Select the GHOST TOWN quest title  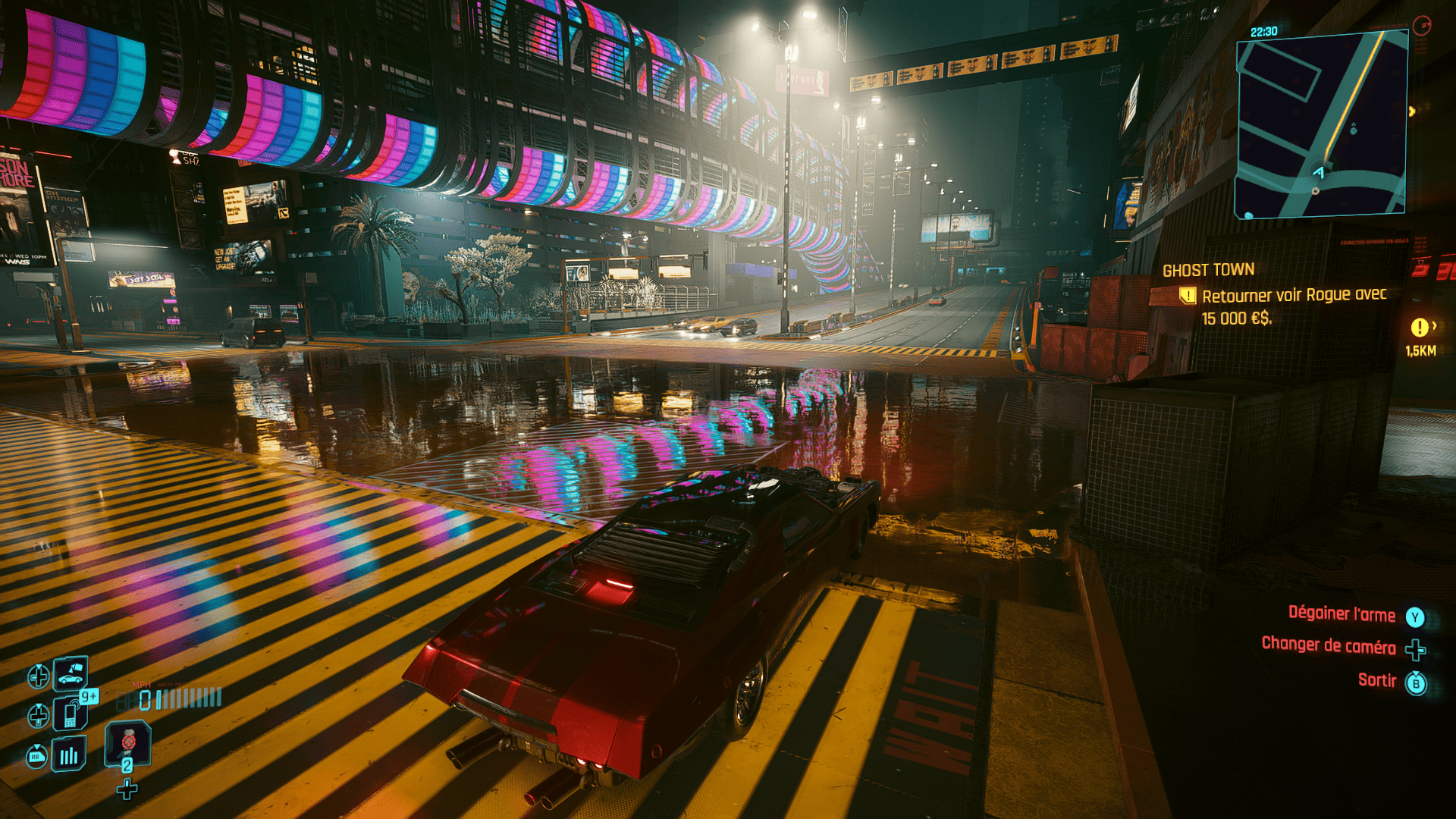1210,269
